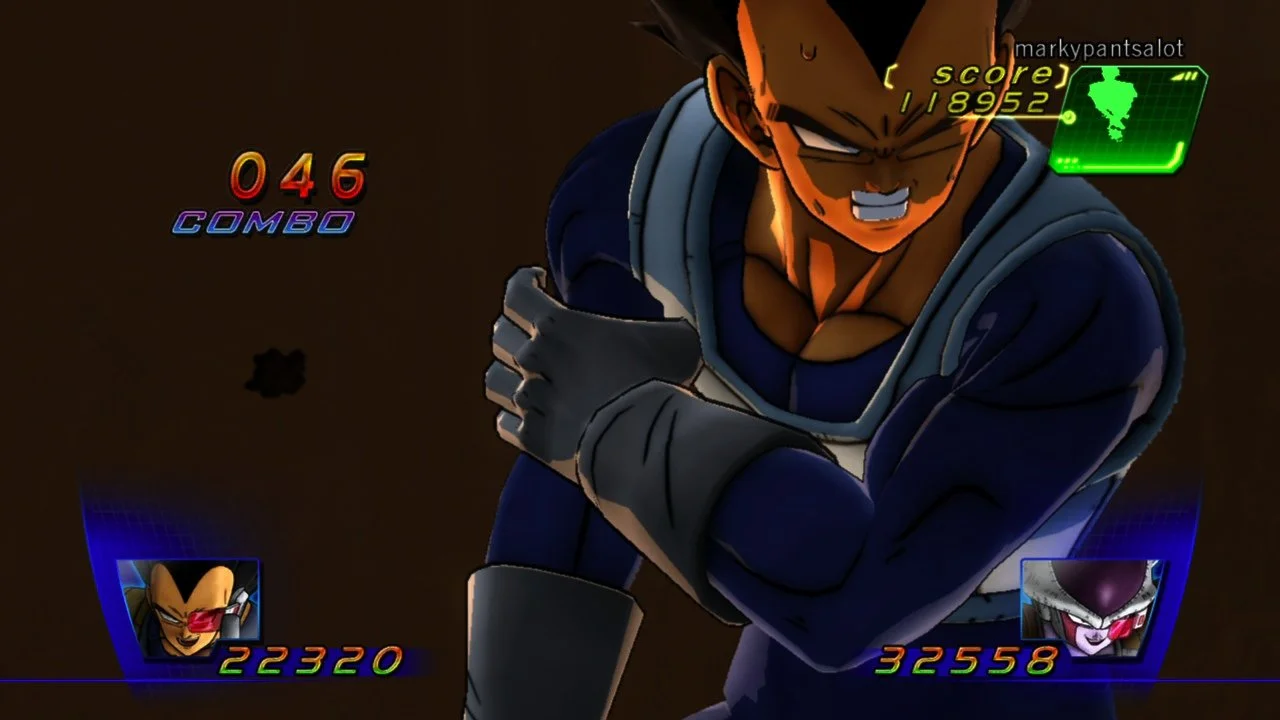This screenshot has width=1280, height=720.
Task: Select the markypantsalot player name label
Action: point(1099,46)
